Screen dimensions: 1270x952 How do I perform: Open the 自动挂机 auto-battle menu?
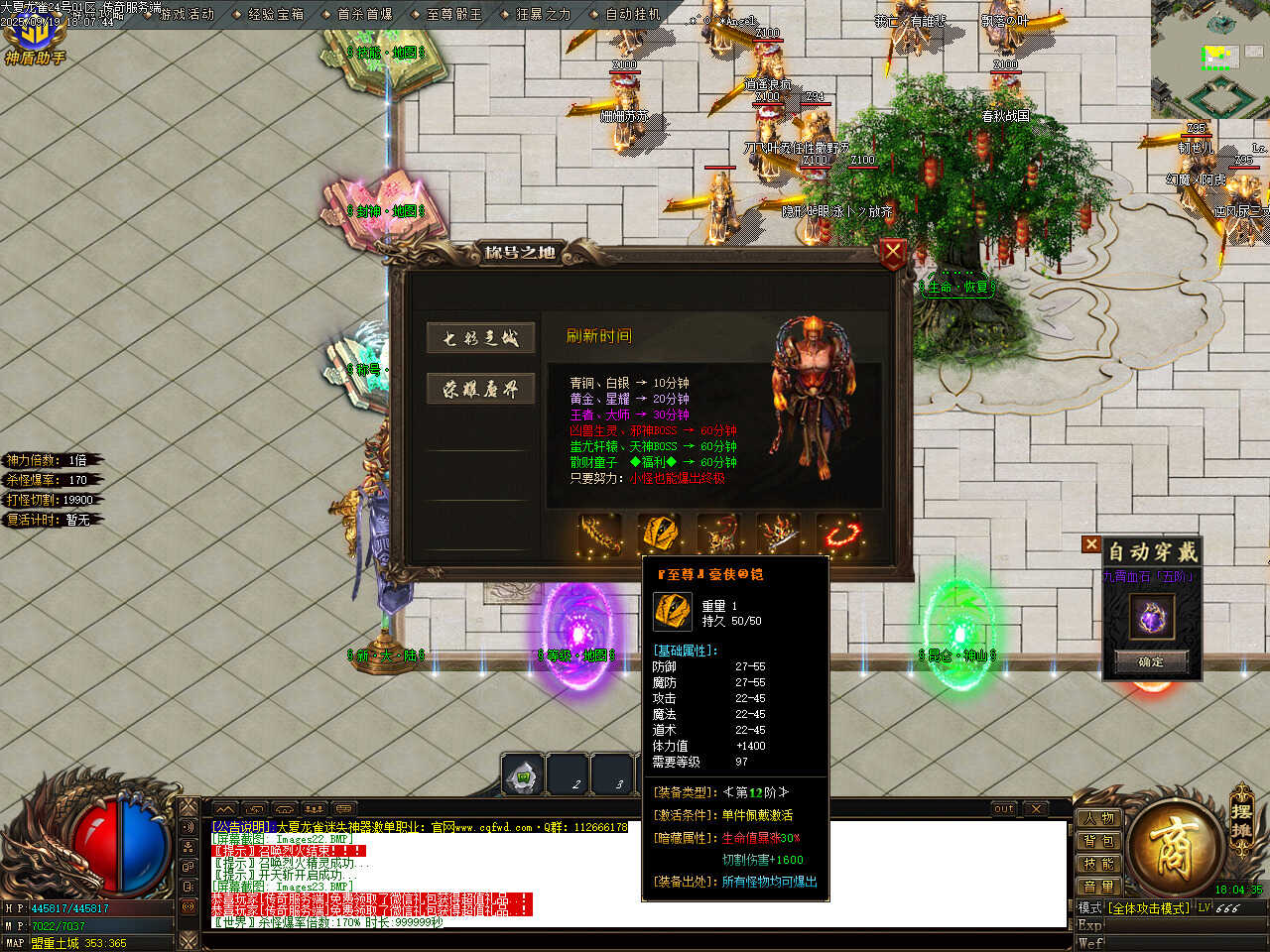click(633, 15)
